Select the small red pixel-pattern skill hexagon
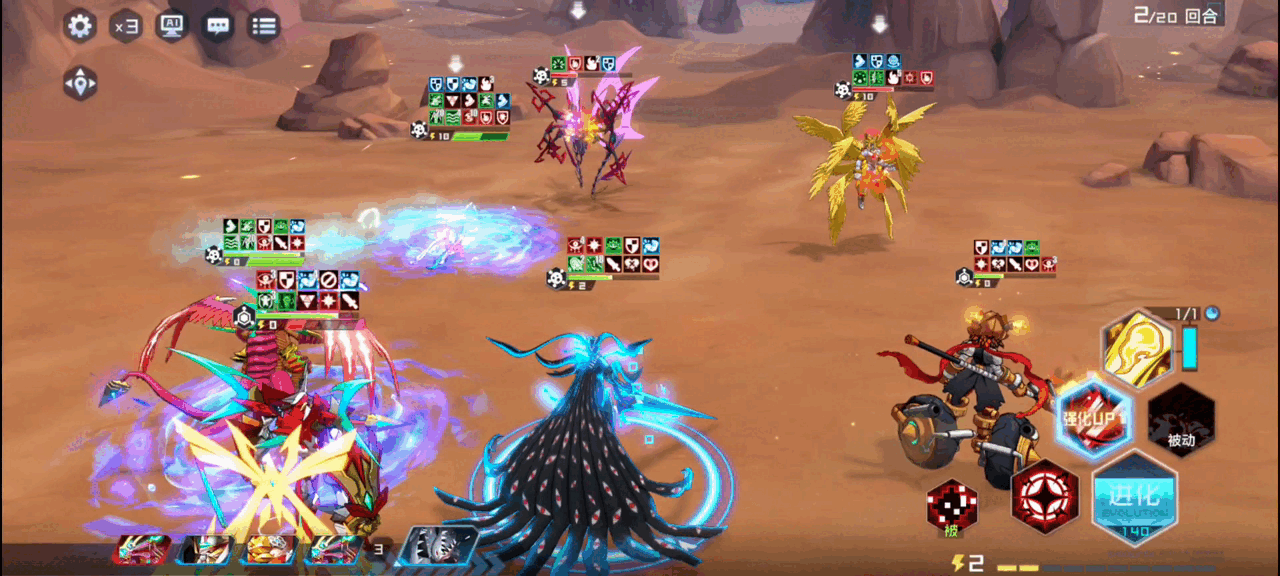 click(951, 507)
